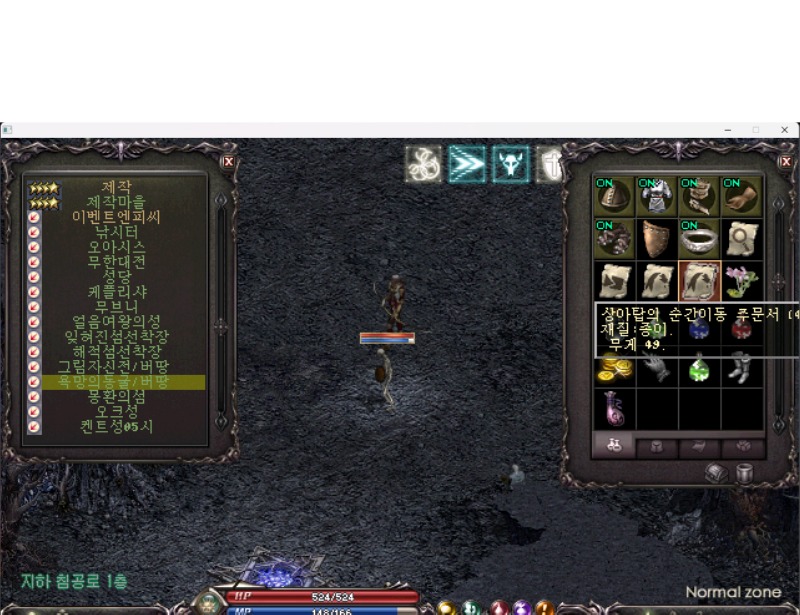This screenshot has width=800, height=615.
Task: Activate the horned skull buff icon
Action: pyautogui.click(x=510, y=164)
